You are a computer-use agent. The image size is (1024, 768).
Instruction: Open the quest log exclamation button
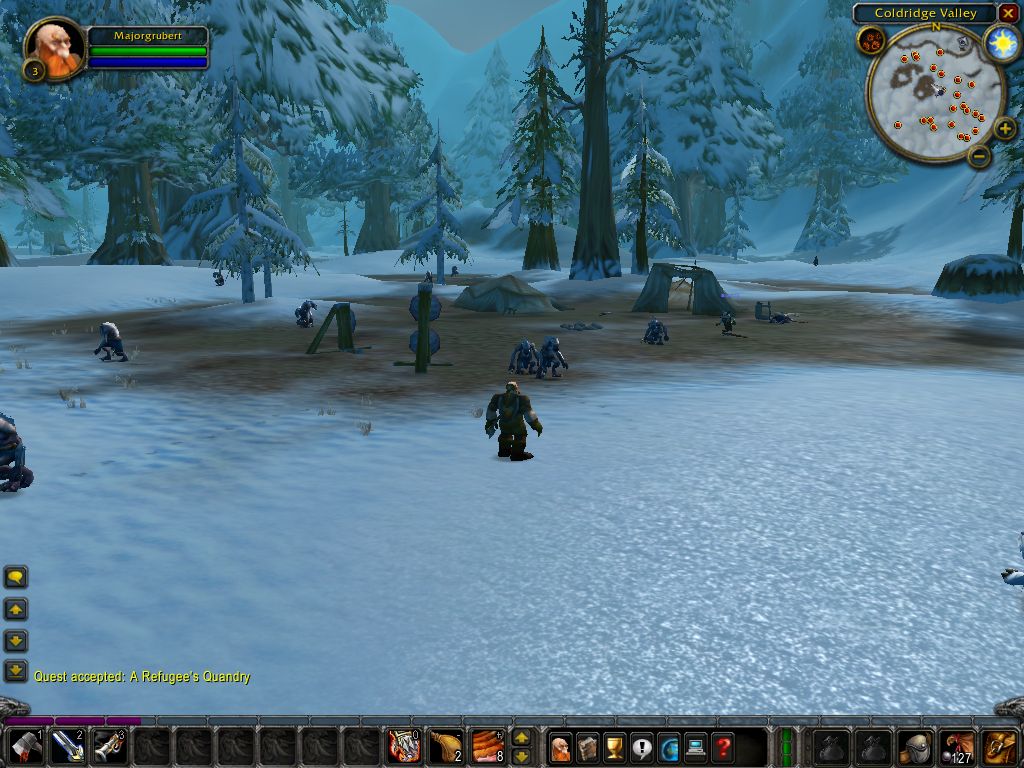[642, 747]
